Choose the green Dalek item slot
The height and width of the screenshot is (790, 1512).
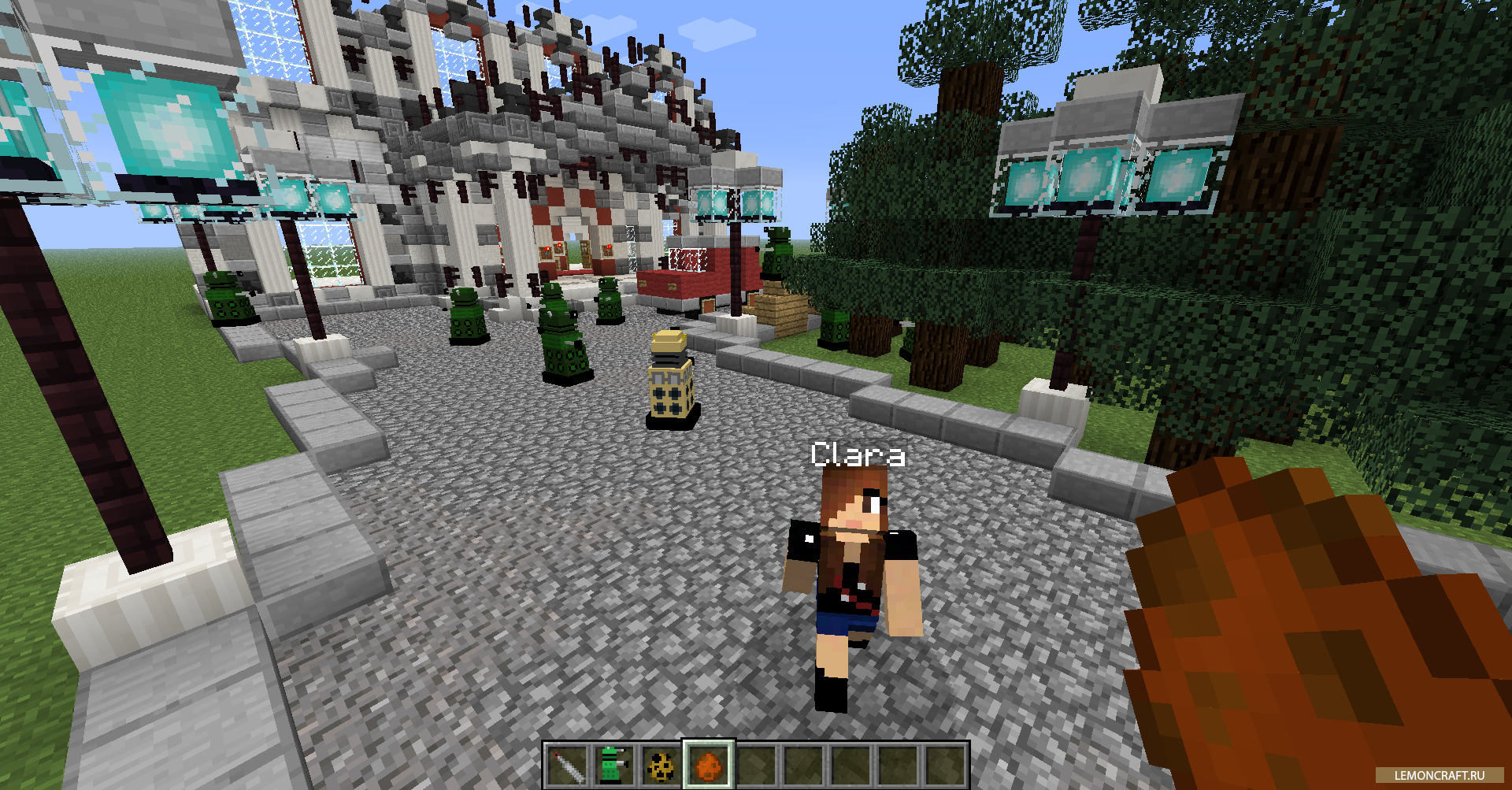pyautogui.click(x=613, y=765)
